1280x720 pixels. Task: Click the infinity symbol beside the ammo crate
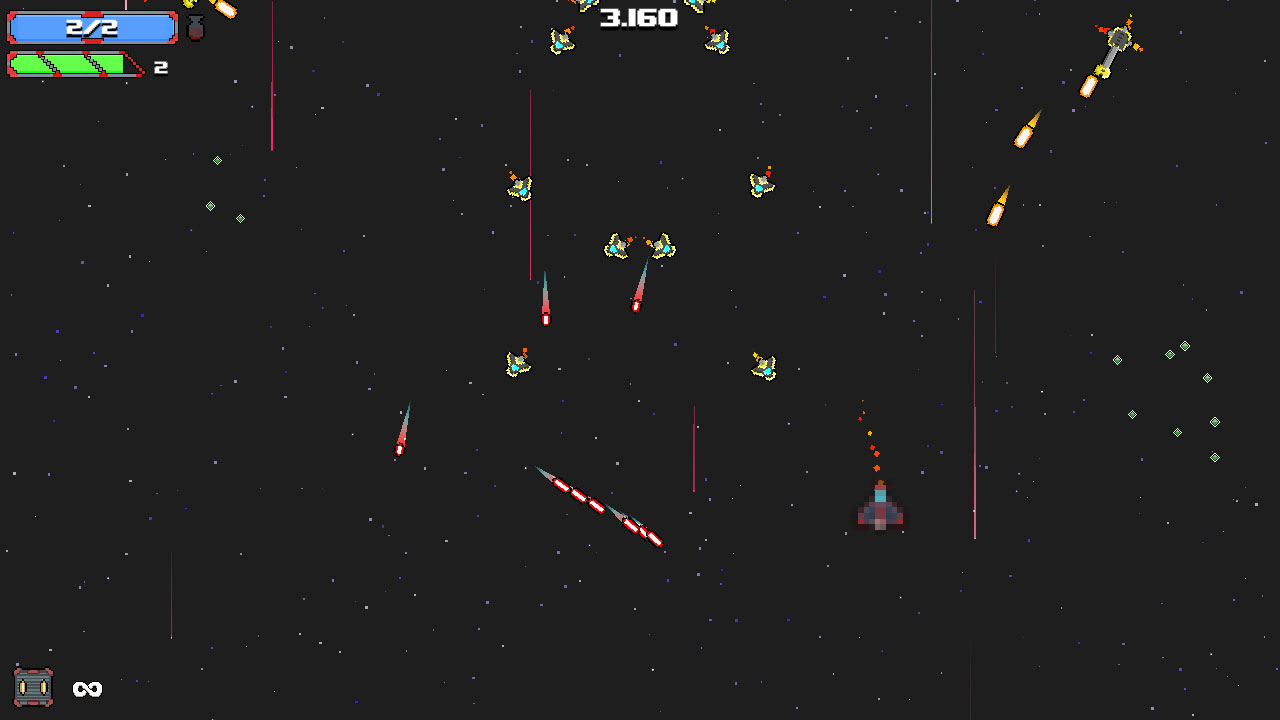click(x=86, y=689)
